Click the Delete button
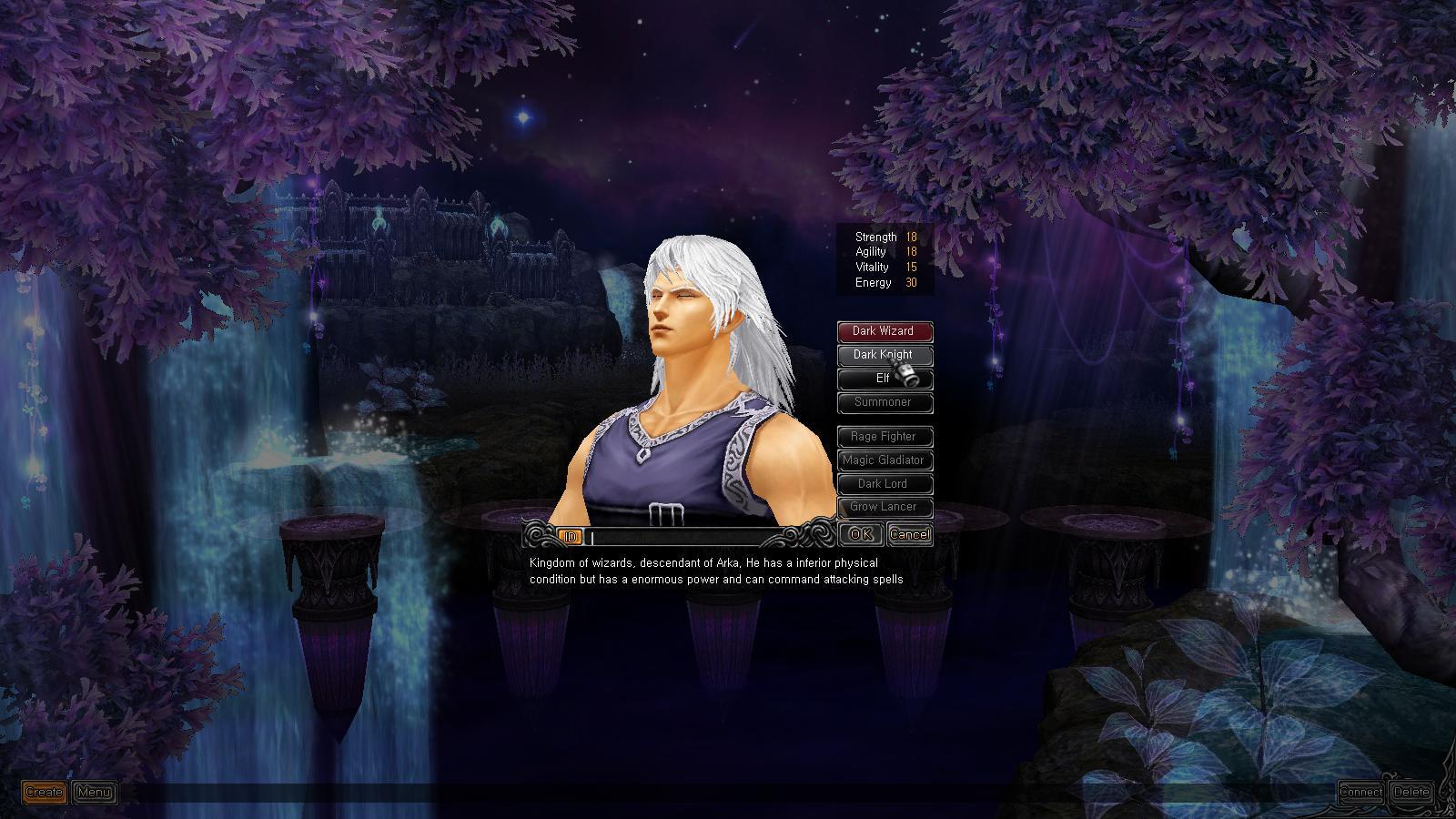The width and height of the screenshot is (1456, 819). tap(1412, 792)
